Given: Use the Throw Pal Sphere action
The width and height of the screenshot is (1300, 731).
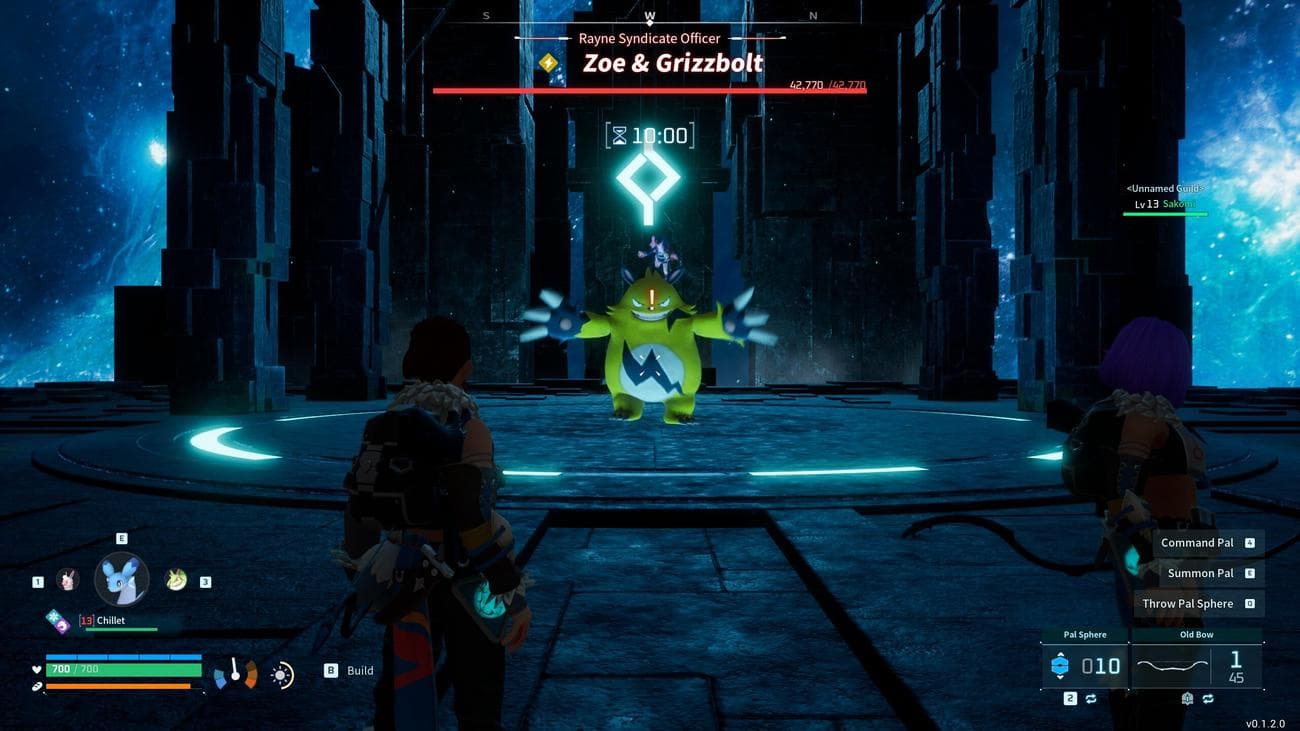Looking at the screenshot, I should (1188, 603).
